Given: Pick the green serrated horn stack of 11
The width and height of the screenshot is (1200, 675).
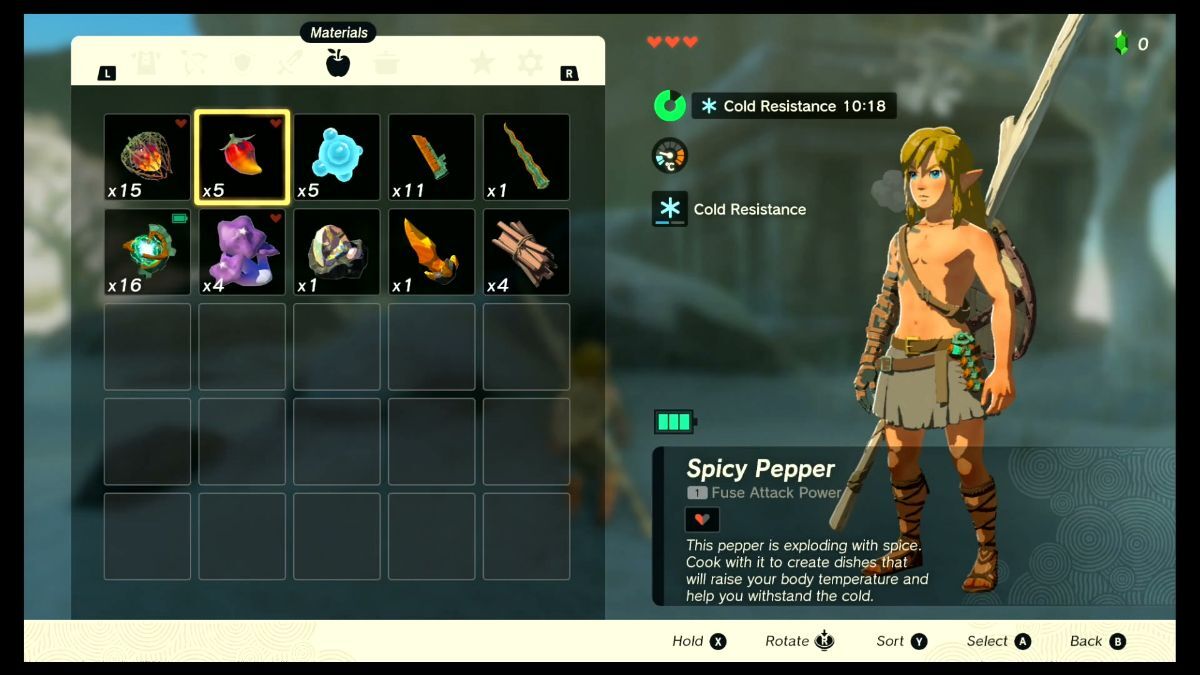Looking at the screenshot, I should tap(431, 157).
